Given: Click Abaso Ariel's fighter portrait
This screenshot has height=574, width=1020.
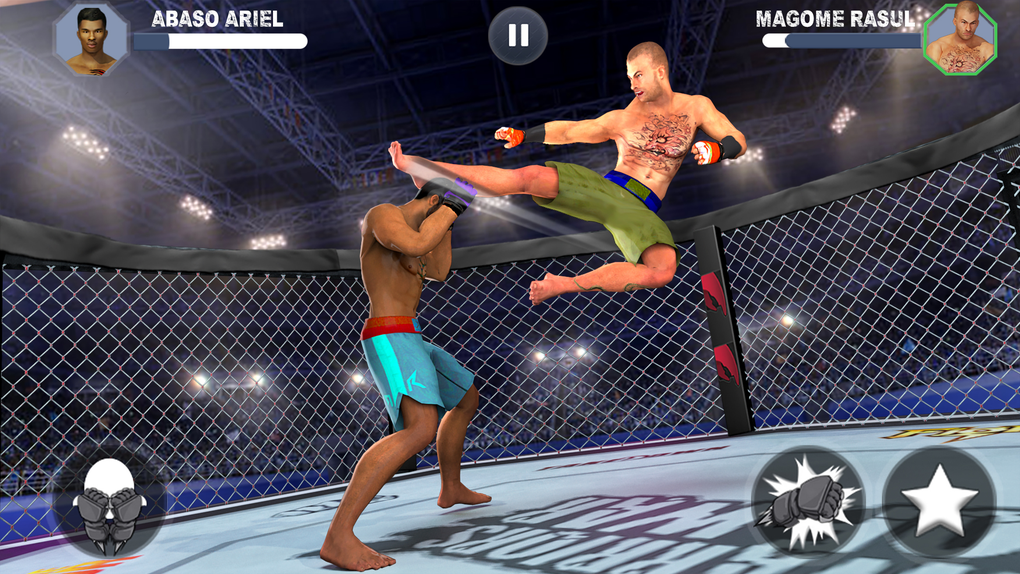Looking at the screenshot, I should [91, 40].
